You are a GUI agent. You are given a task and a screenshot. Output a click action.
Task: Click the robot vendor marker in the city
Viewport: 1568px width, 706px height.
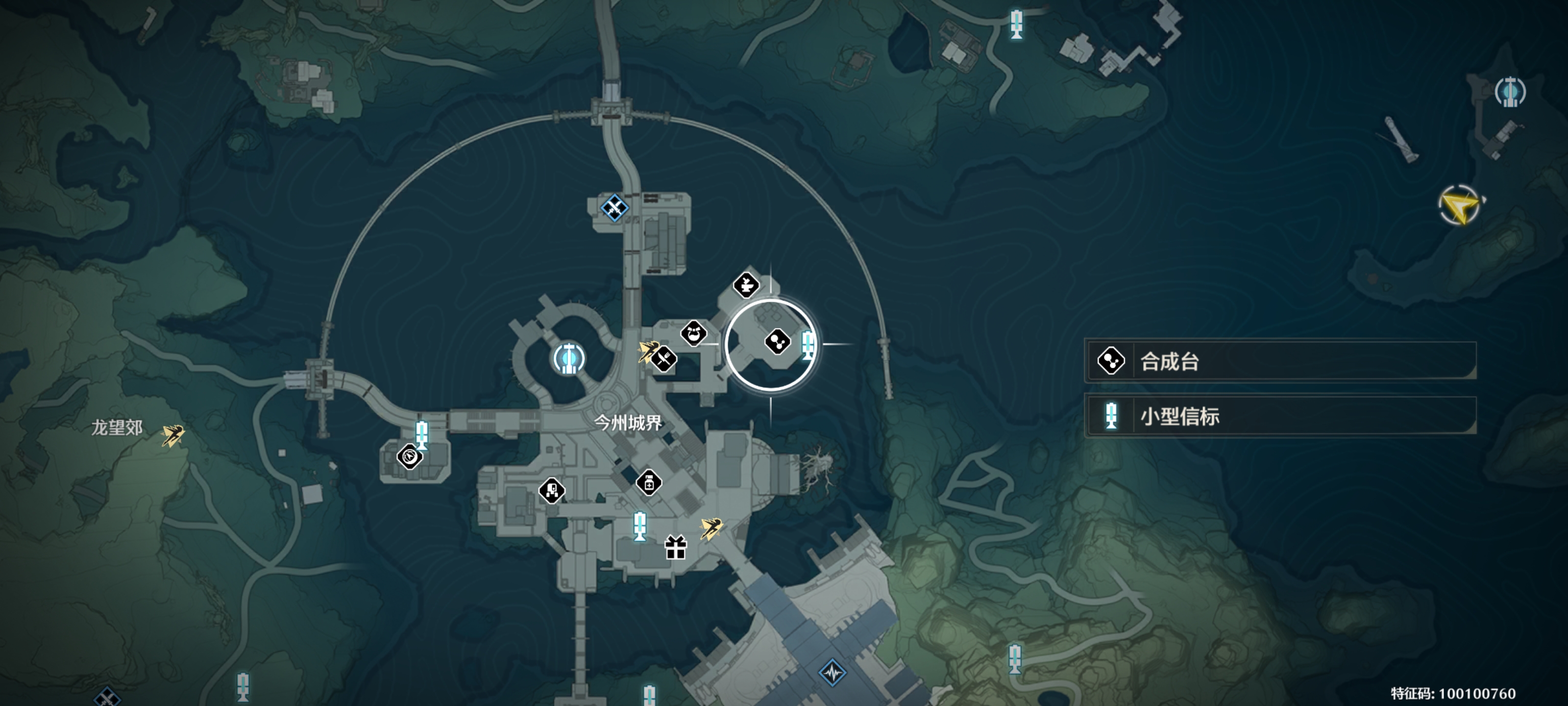[x=552, y=490]
